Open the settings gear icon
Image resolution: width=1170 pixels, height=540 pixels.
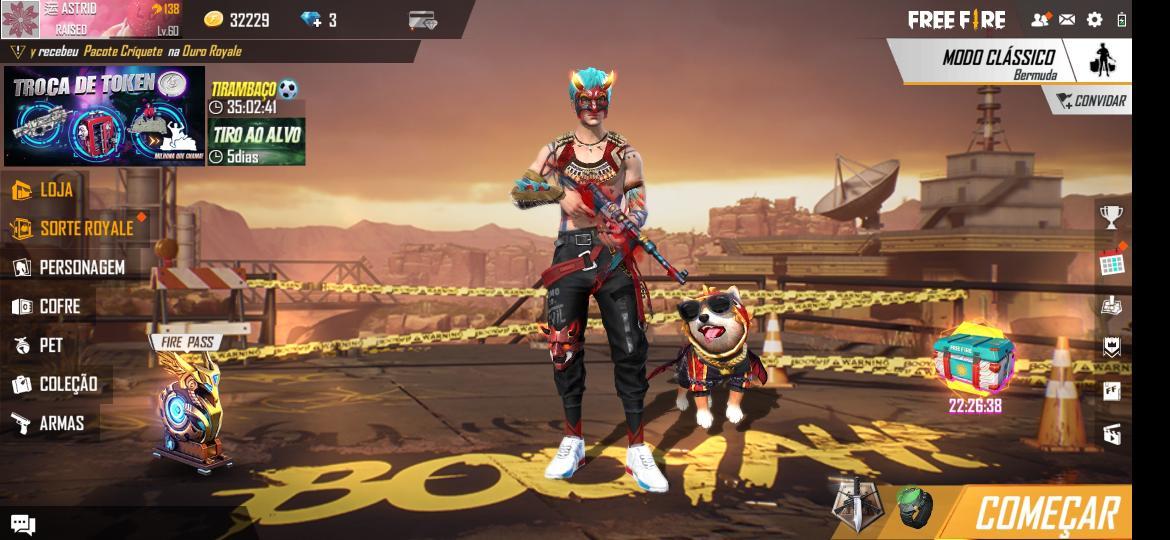tap(1094, 19)
